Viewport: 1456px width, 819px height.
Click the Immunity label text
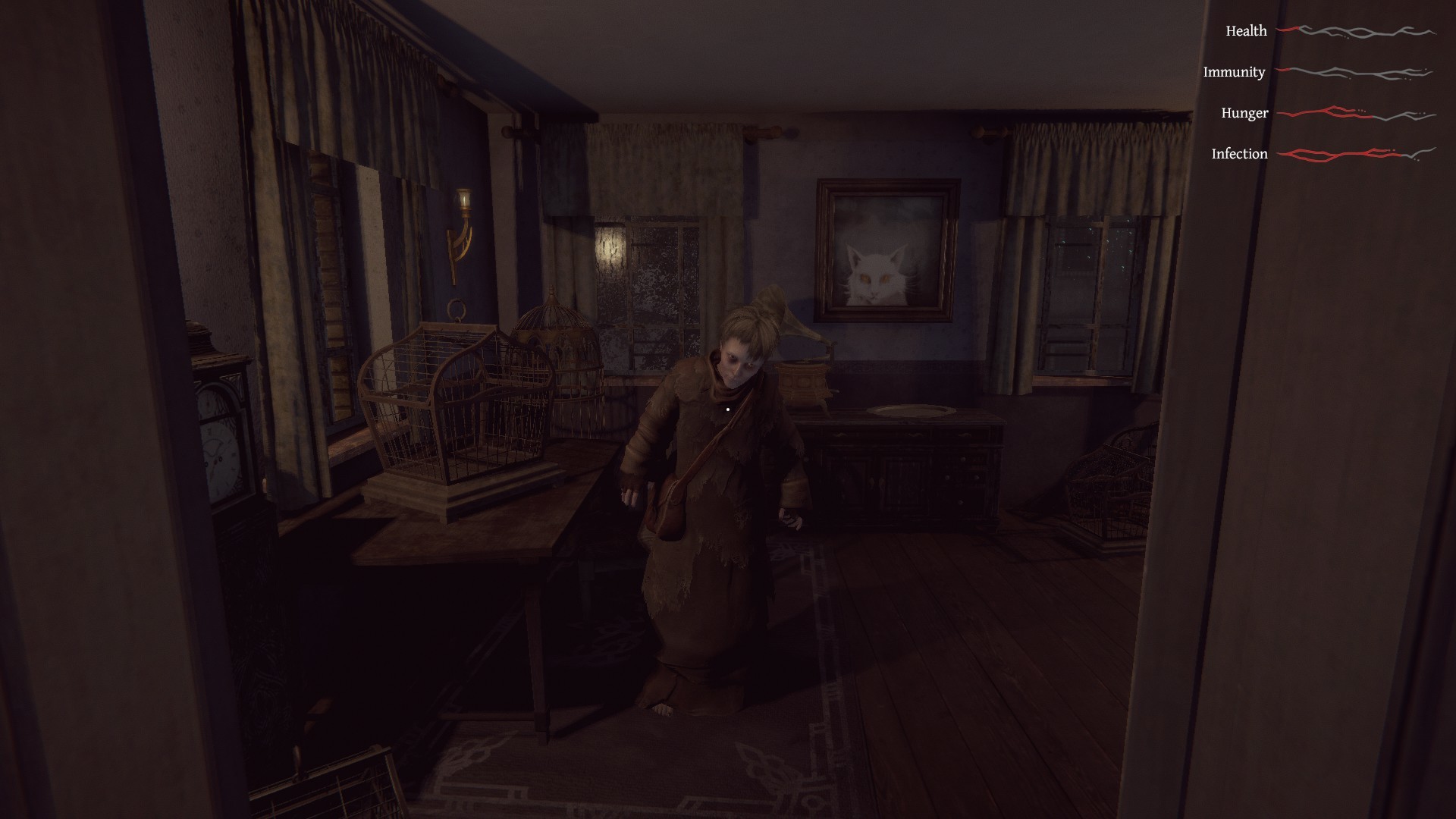click(1234, 72)
